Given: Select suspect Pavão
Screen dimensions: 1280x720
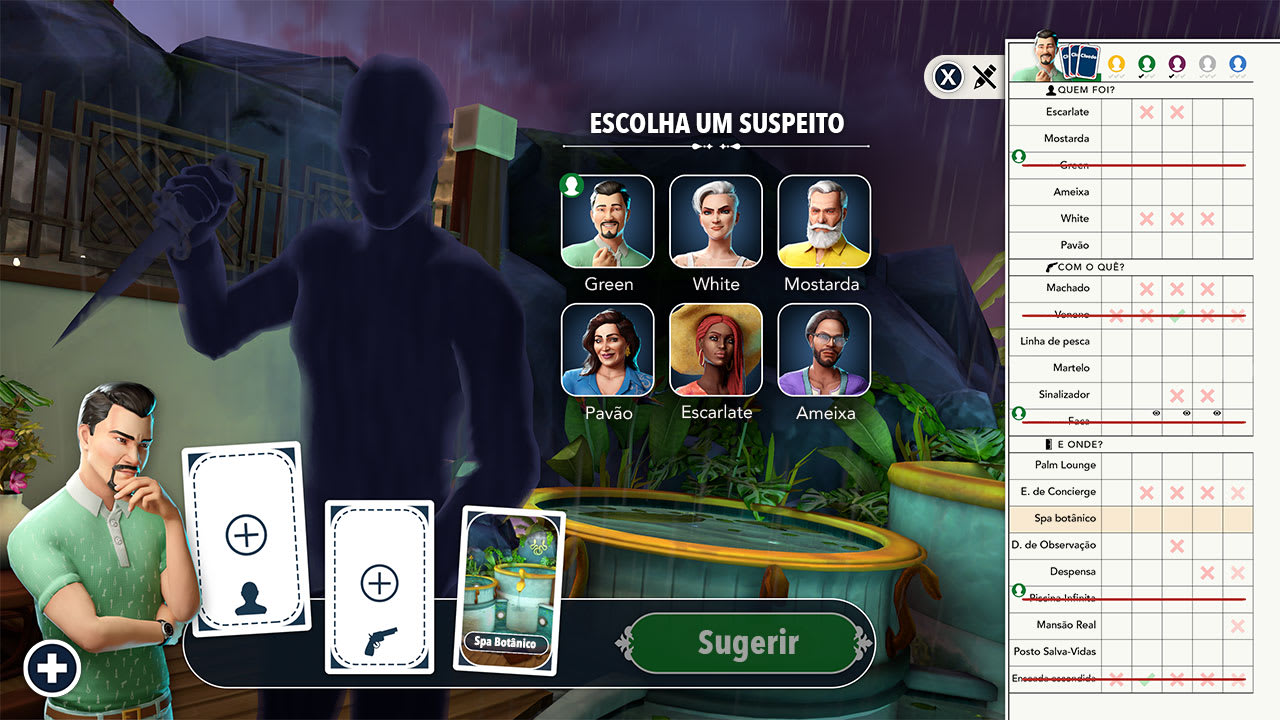Looking at the screenshot, I should (x=607, y=350).
